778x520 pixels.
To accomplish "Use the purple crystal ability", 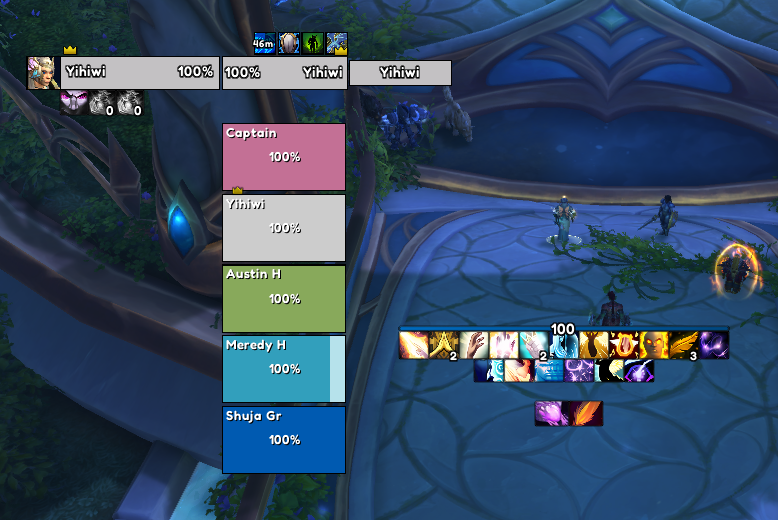I will click(x=551, y=413).
